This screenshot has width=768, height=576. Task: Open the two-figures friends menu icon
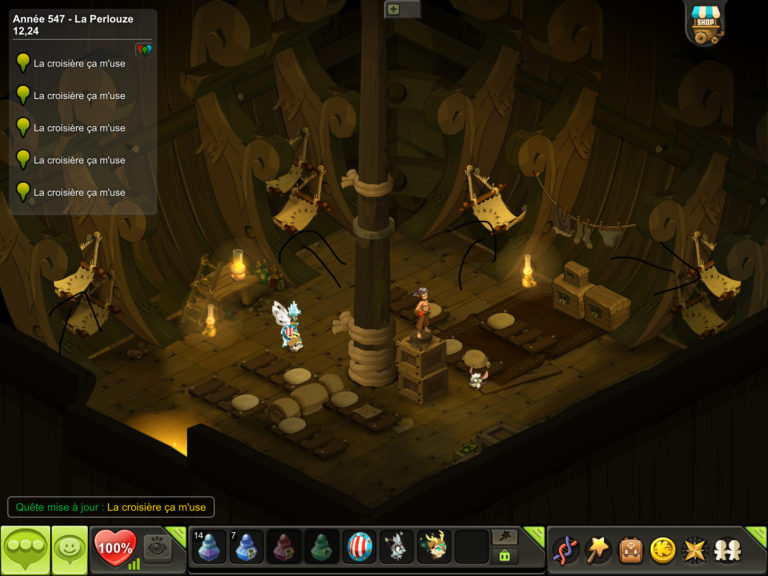pyautogui.click(x=727, y=549)
